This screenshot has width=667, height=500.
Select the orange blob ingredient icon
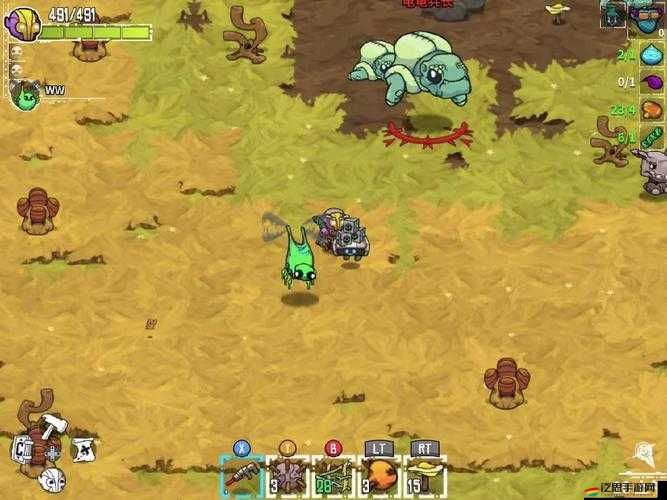(x=652, y=109)
